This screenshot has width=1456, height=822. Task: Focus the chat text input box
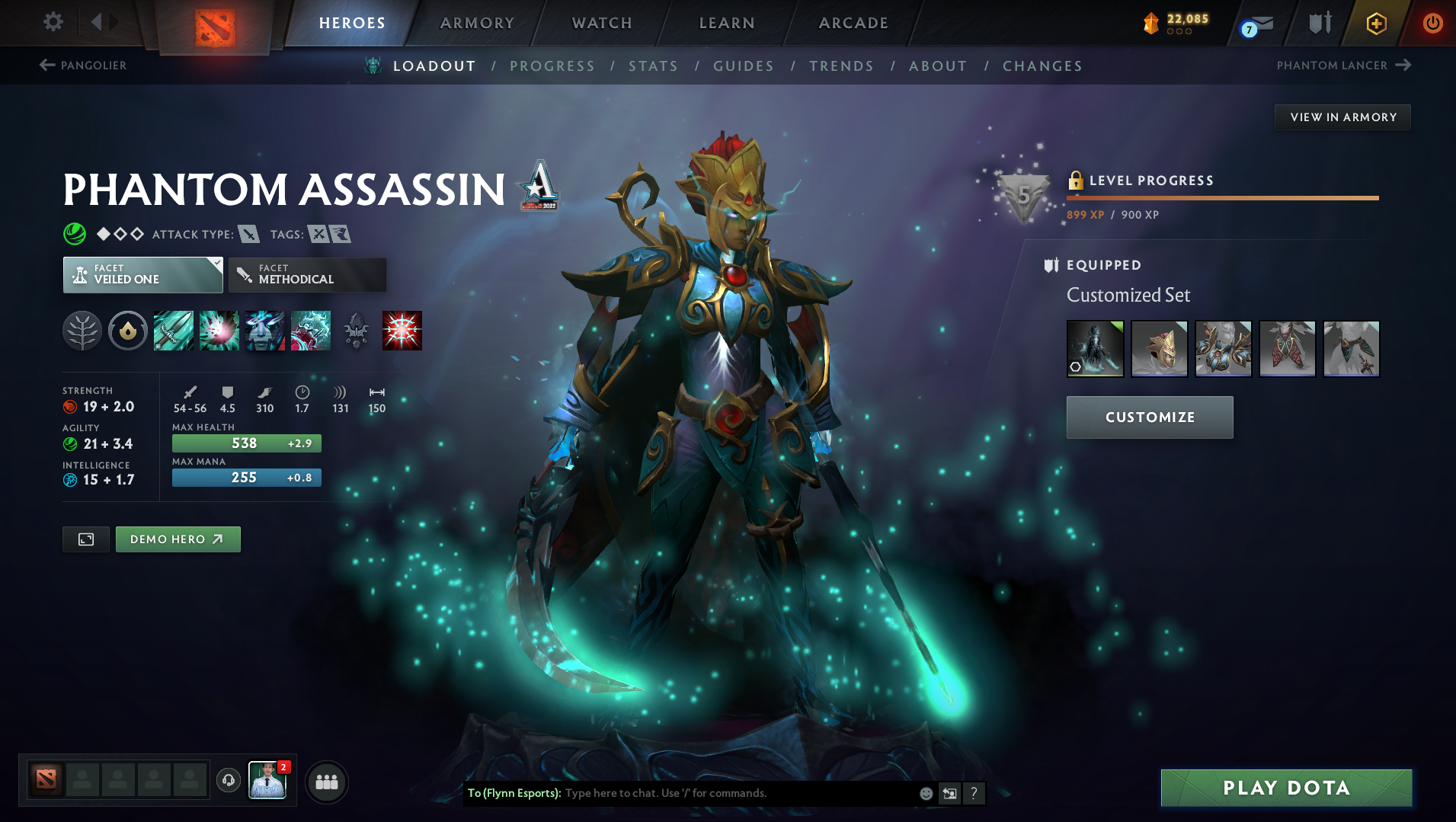point(731,793)
